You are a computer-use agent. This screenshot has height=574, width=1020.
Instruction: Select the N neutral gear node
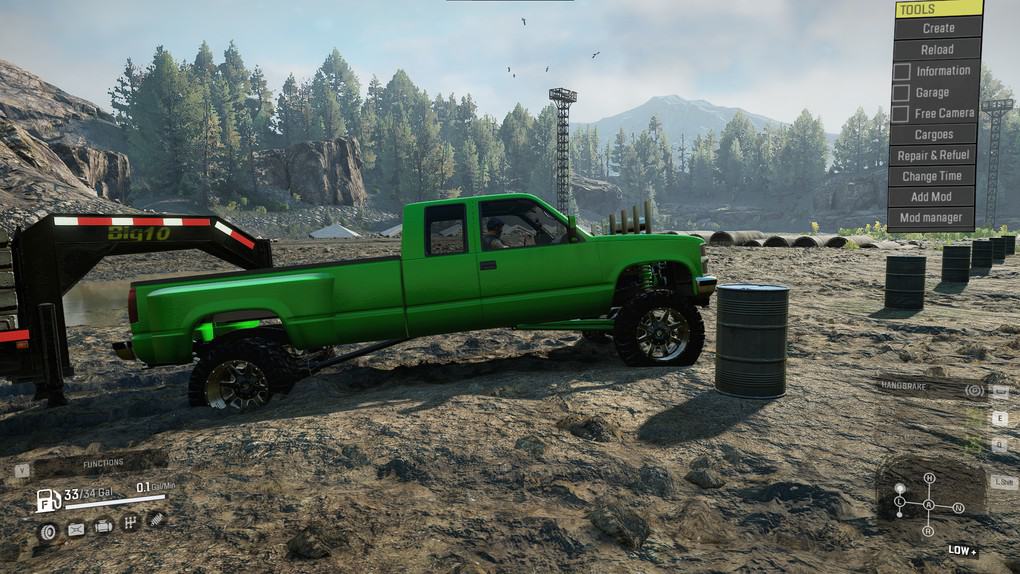coord(958,508)
